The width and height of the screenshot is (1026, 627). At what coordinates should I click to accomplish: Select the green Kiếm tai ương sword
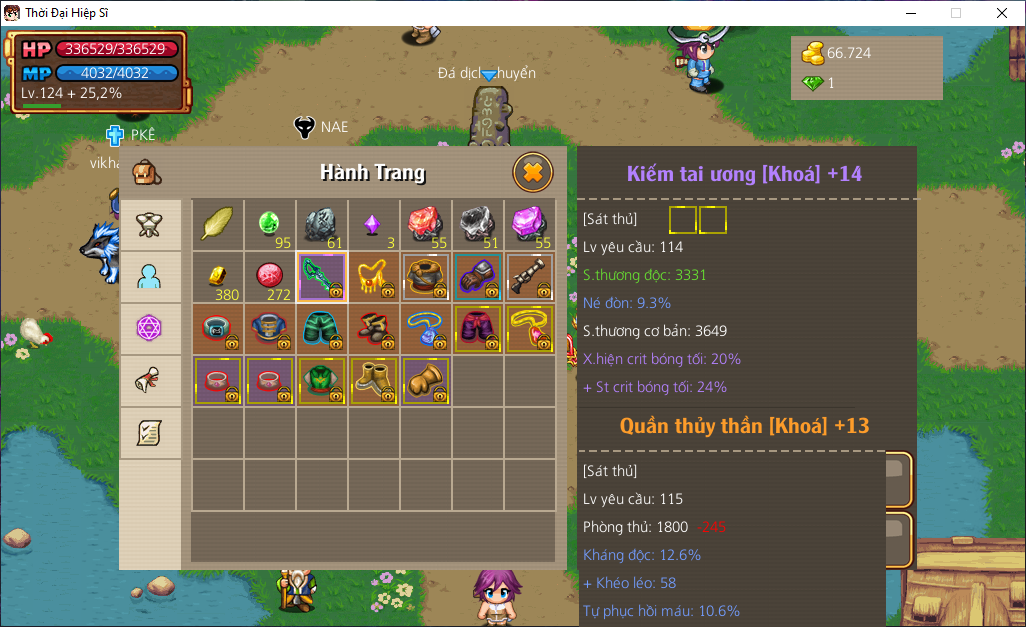pyautogui.click(x=322, y=277)
